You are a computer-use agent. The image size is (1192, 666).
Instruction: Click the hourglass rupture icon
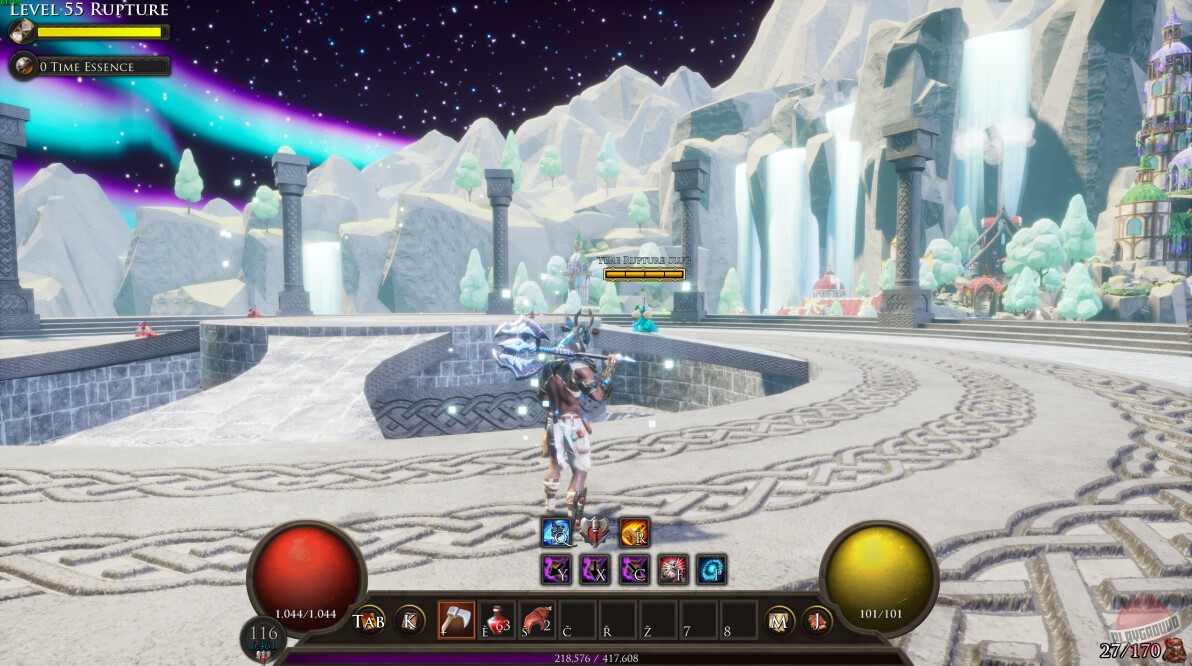(x=18, y=32)
